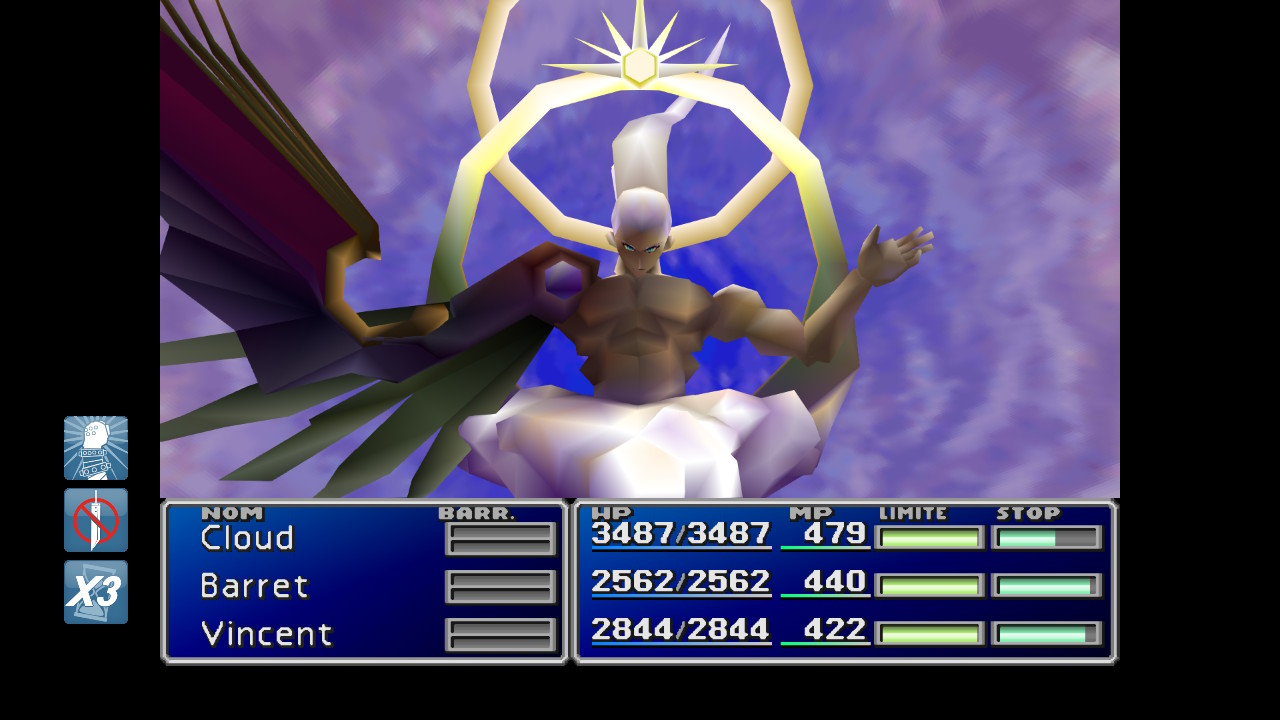Toggle the no-encounters crossed sword icon

(x=96, y=520)
